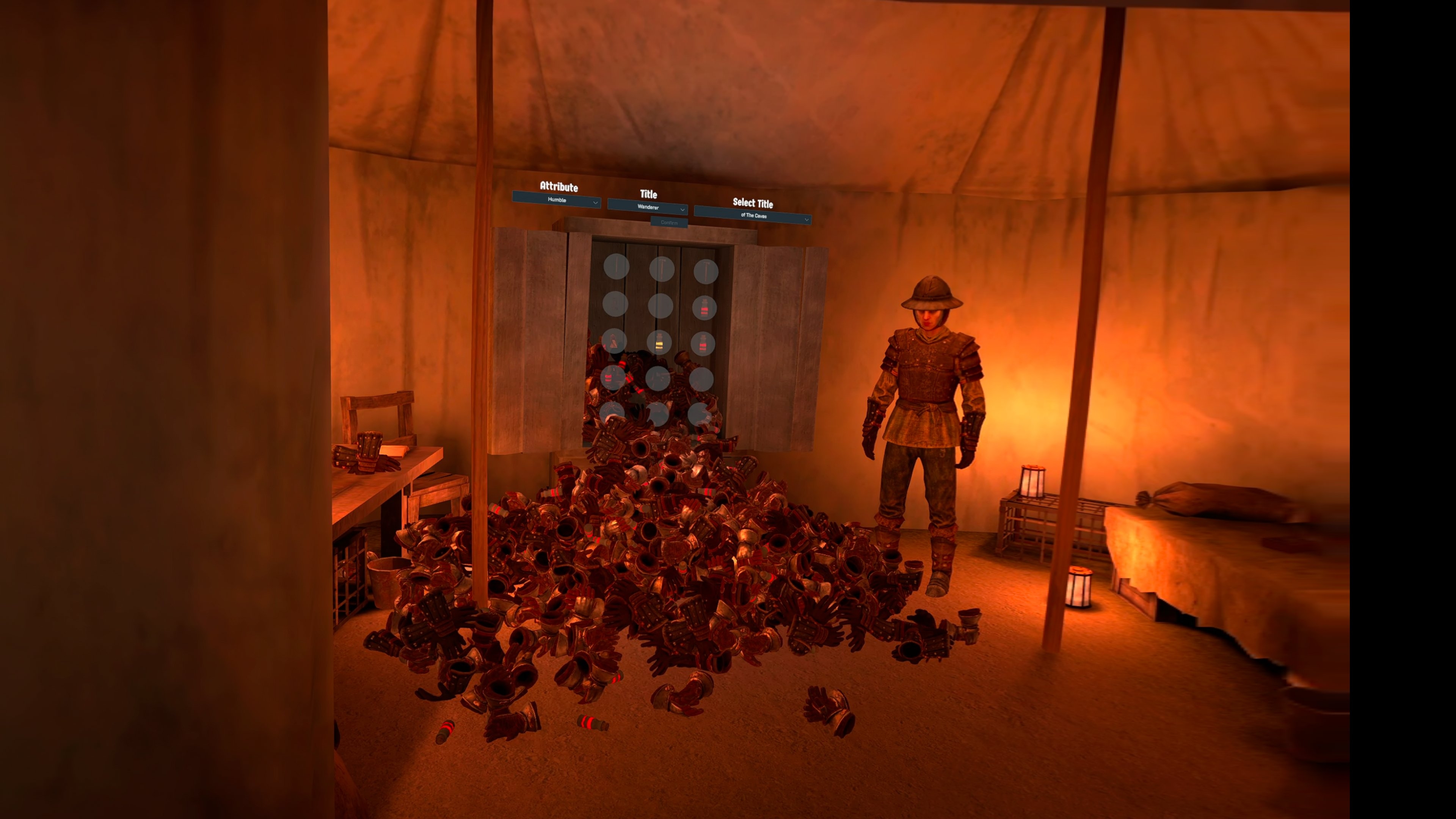This screenshot has height=819, width=1456.
Task: Confirm the chosen title
Action: pyautogui.click(x=668, y=223)
